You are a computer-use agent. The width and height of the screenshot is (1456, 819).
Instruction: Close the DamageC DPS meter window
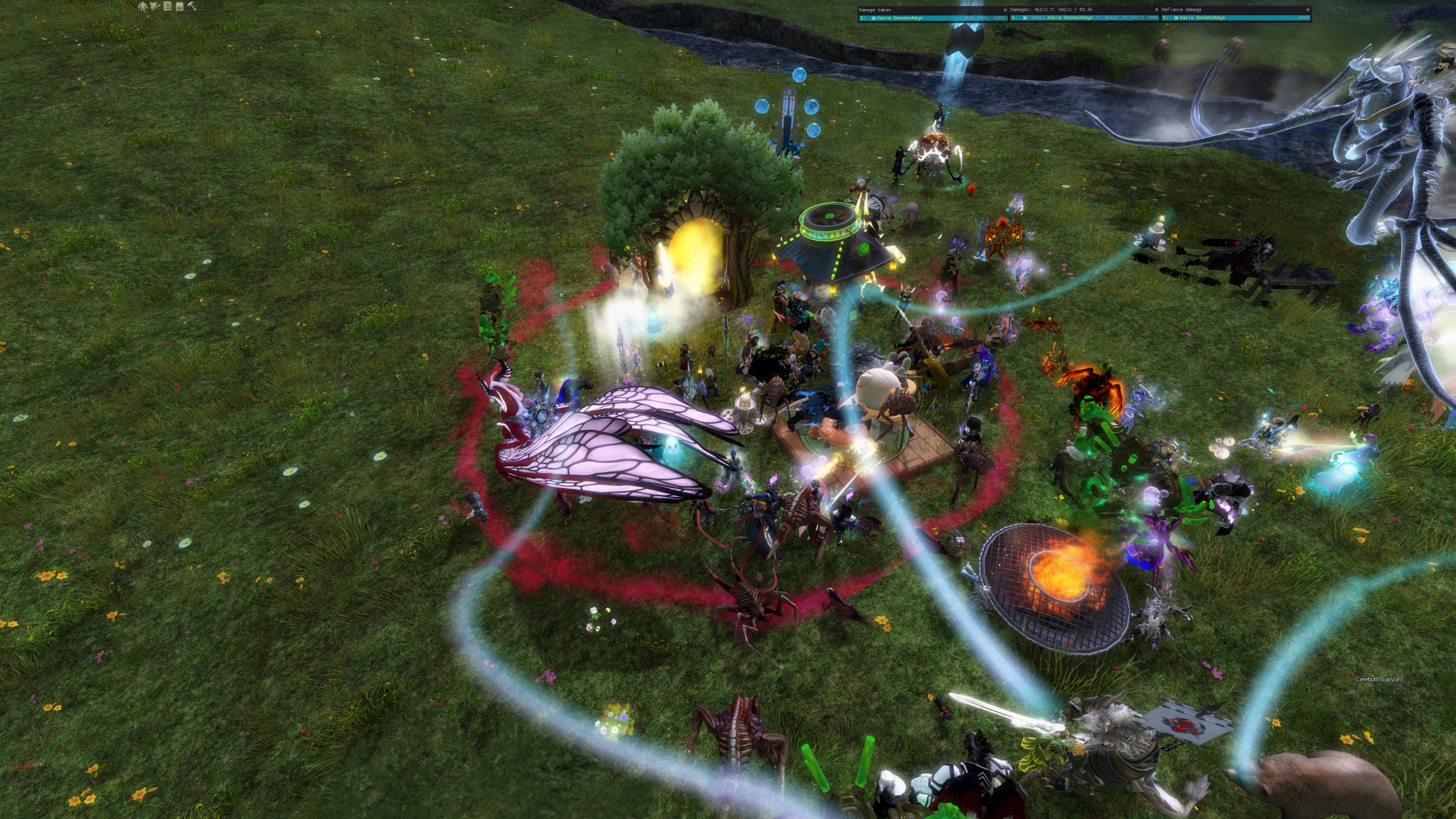point(1157,10)
